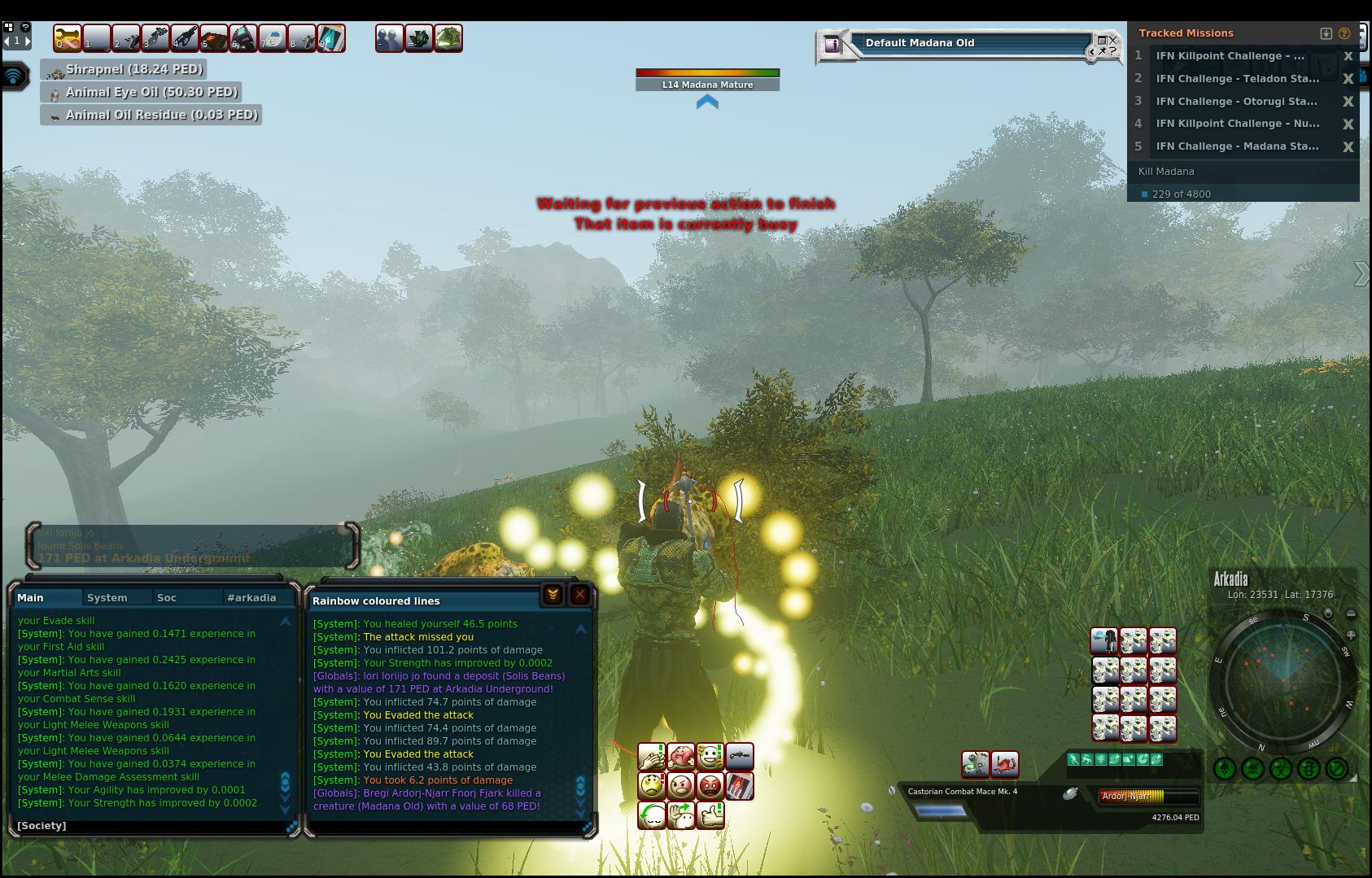Switch to the System chat tab

pyautogui.click(x=107, y=597)
